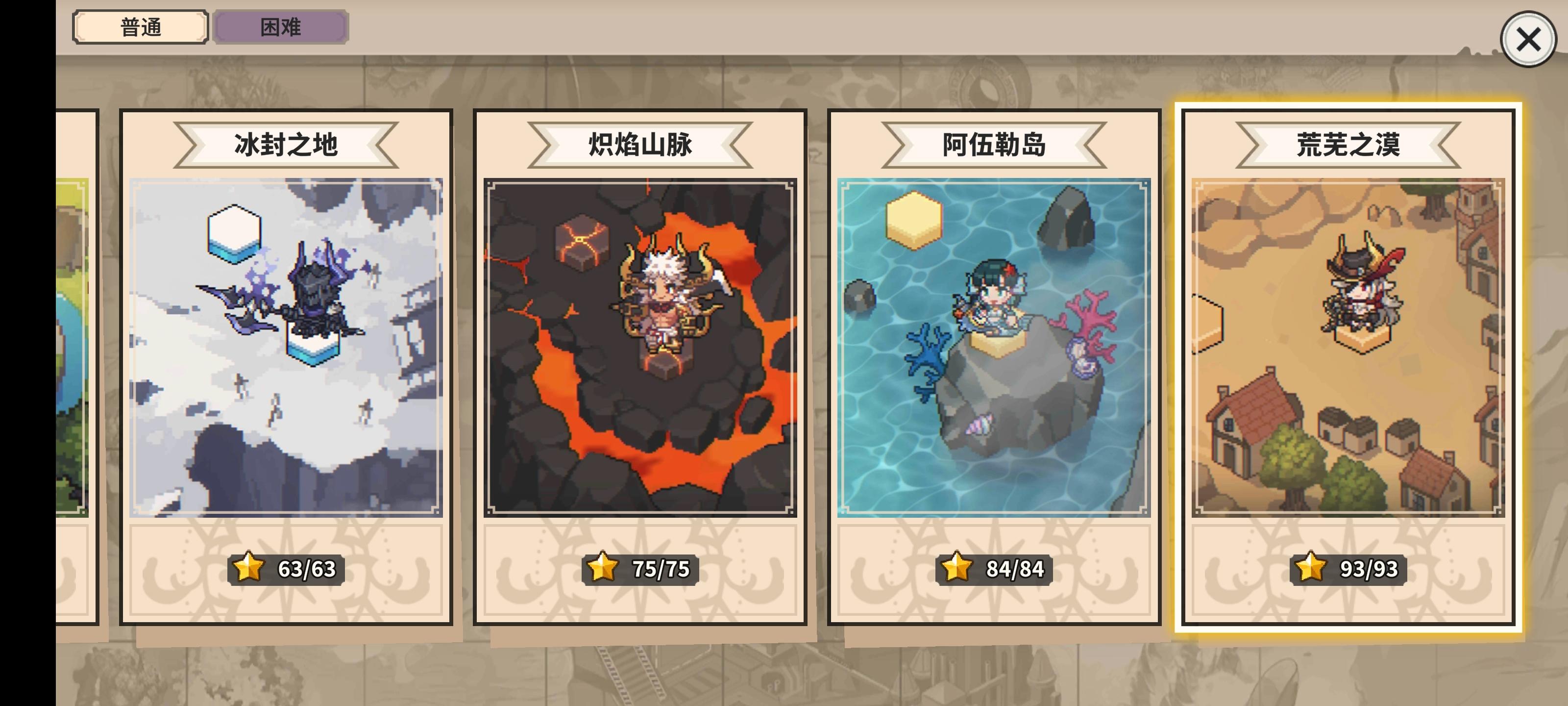
Task: Switch to the 普通 difficulty tab
Action: point(140,27)
